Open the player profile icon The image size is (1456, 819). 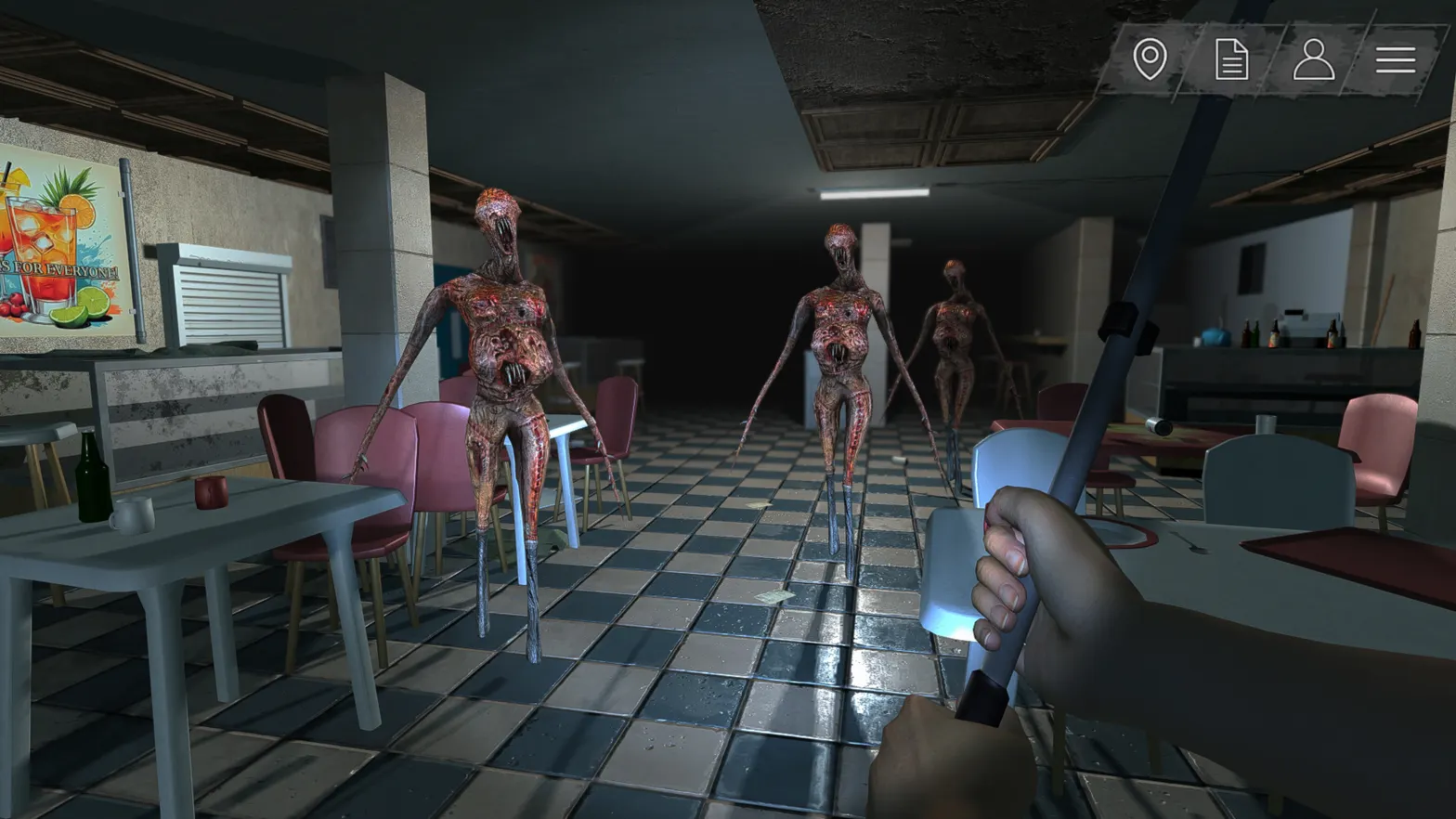pyautogui.click(x=1313, y=58)
